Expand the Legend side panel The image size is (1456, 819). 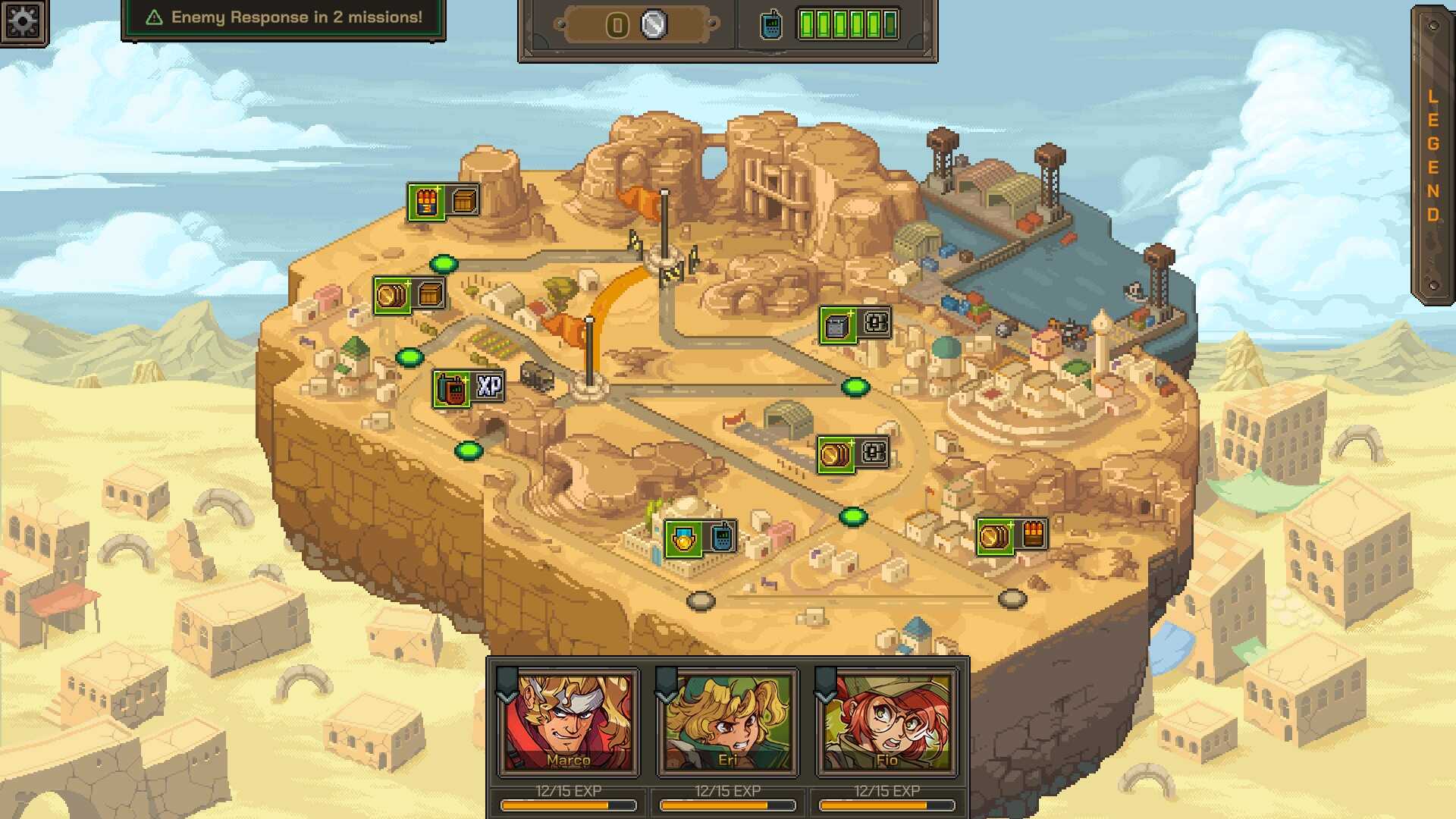(x=1432, y=155)
